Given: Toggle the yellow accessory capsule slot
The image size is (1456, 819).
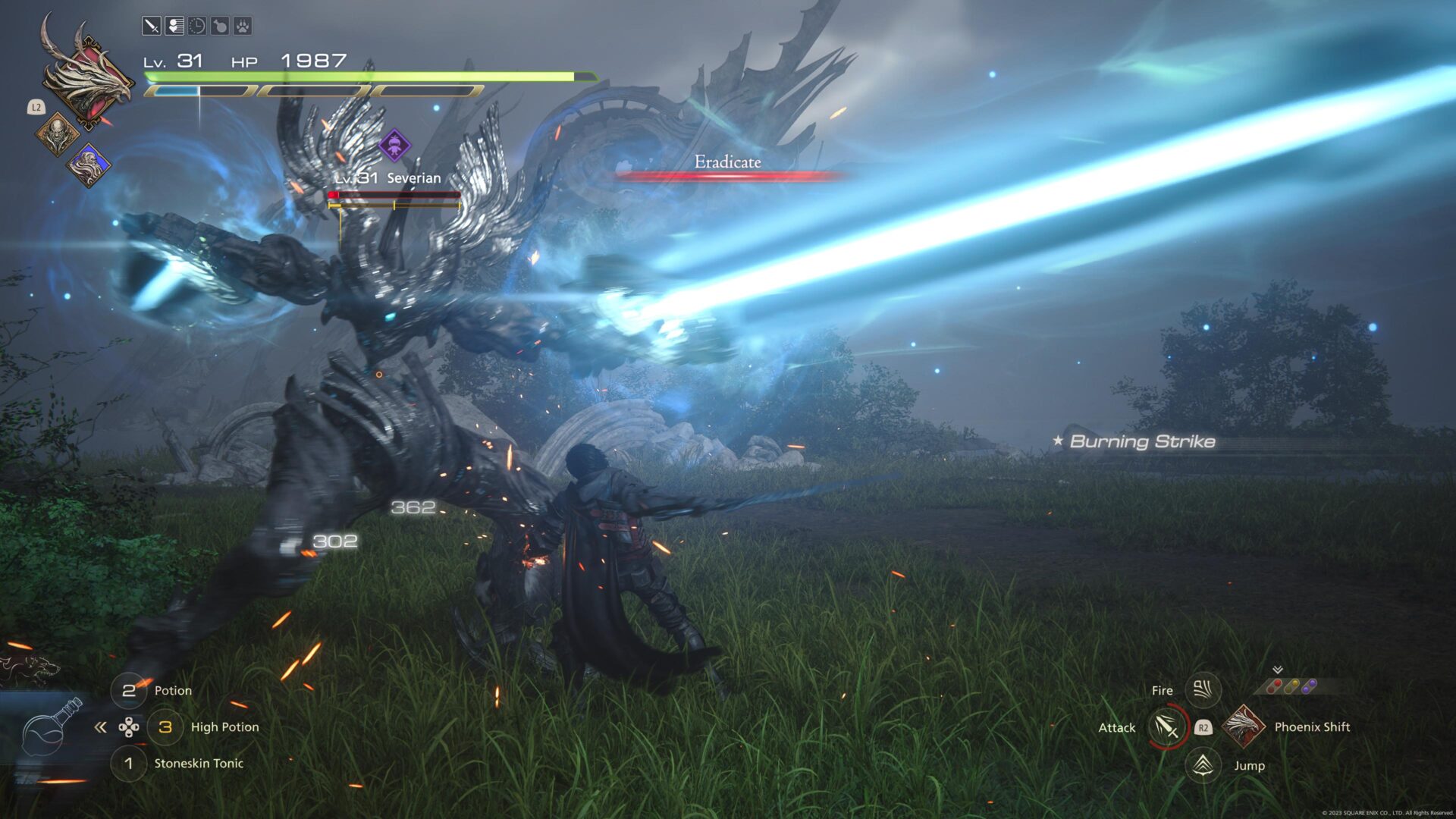Looking at the screenshot, I should pos(1291,686).
